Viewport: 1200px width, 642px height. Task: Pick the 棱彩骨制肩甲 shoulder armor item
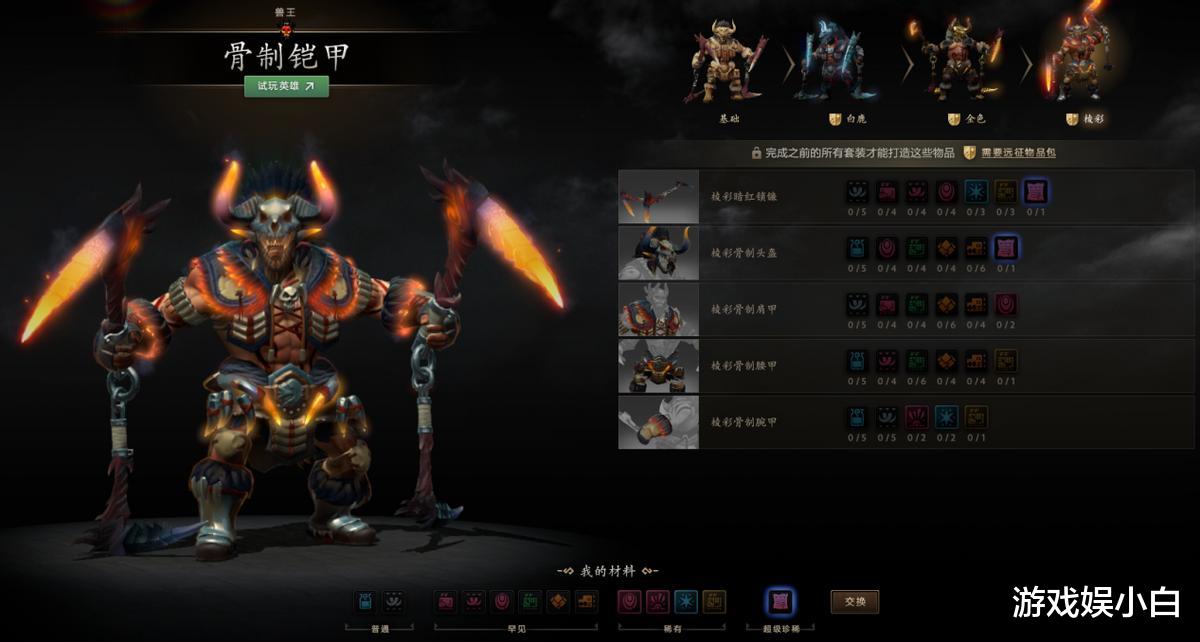pyautogui.click(x=658, y=309)
